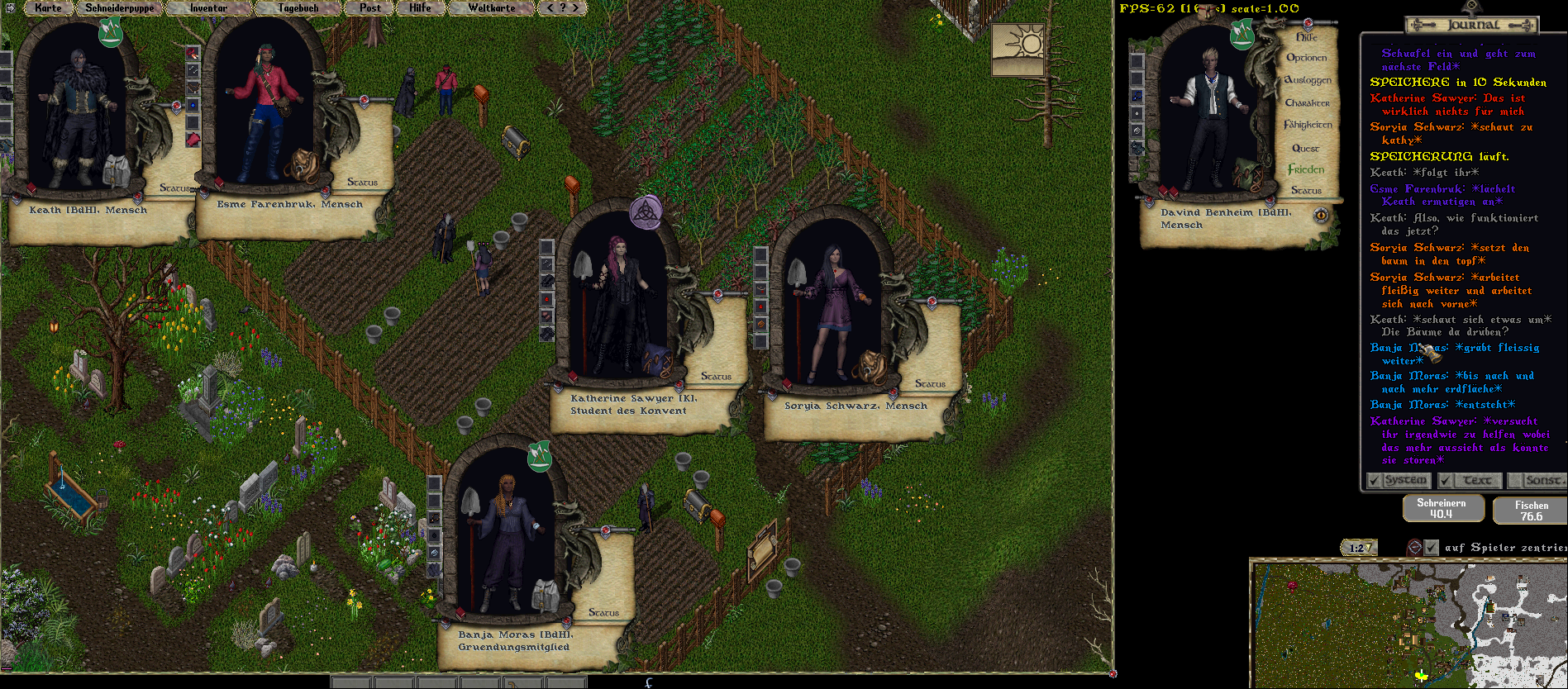The width and height of the screenshot is (1568, 689).
Task: Open the Inventar from top bar
Action: pyautogui.click(x=208, y=8)
